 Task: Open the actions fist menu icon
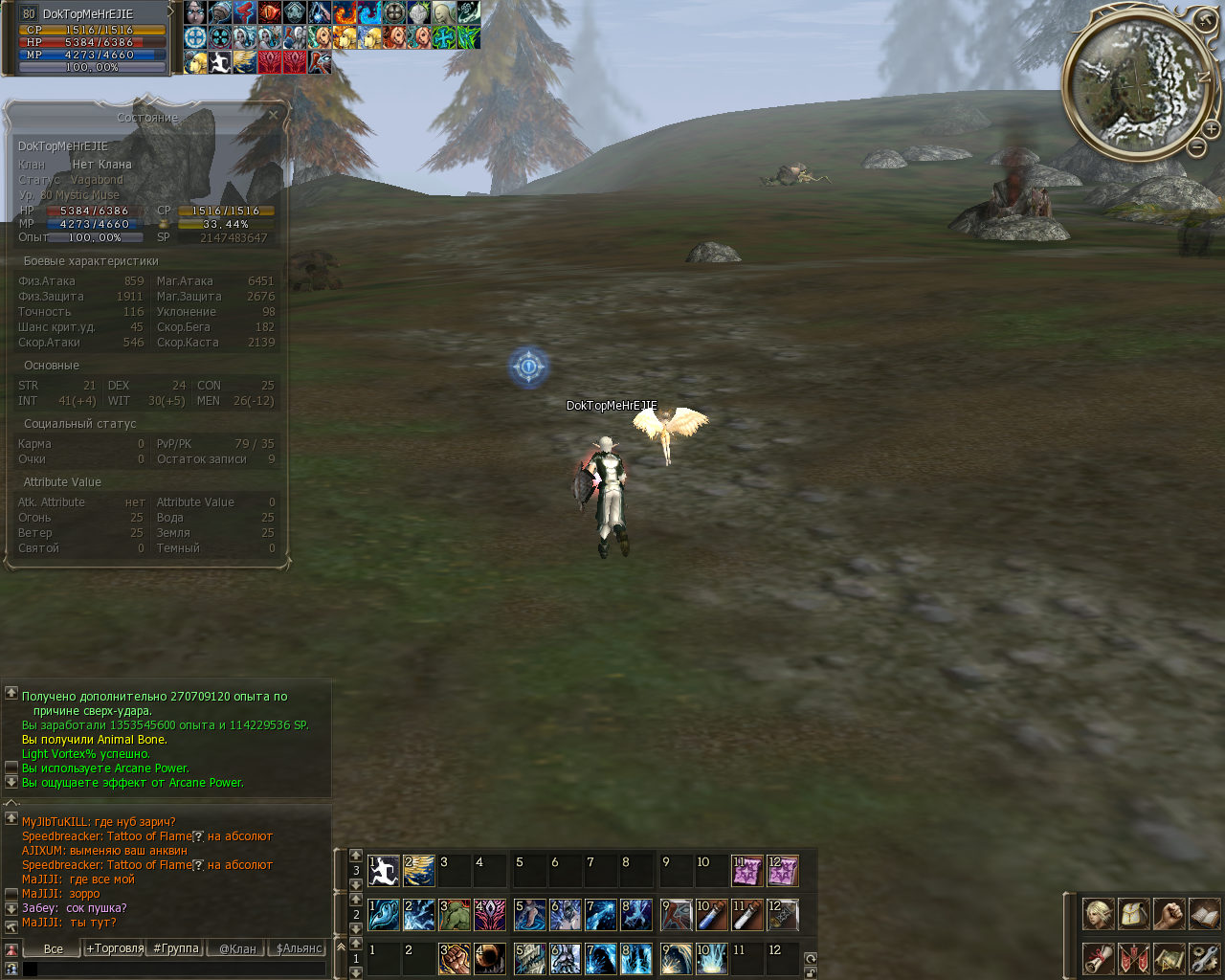1169,914
